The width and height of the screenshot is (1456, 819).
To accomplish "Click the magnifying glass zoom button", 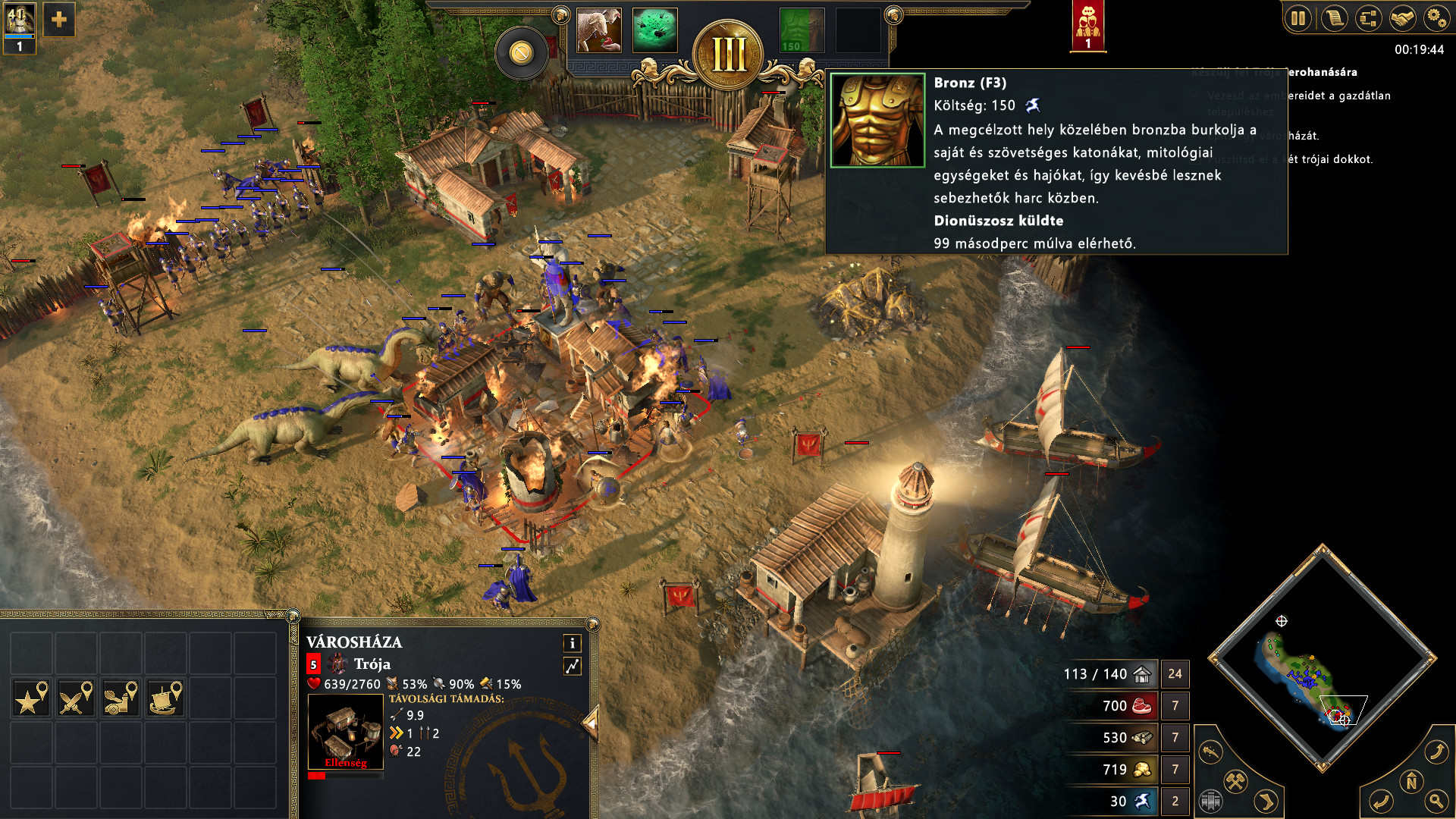I will pyautogui.click(x=1436, y=800).
